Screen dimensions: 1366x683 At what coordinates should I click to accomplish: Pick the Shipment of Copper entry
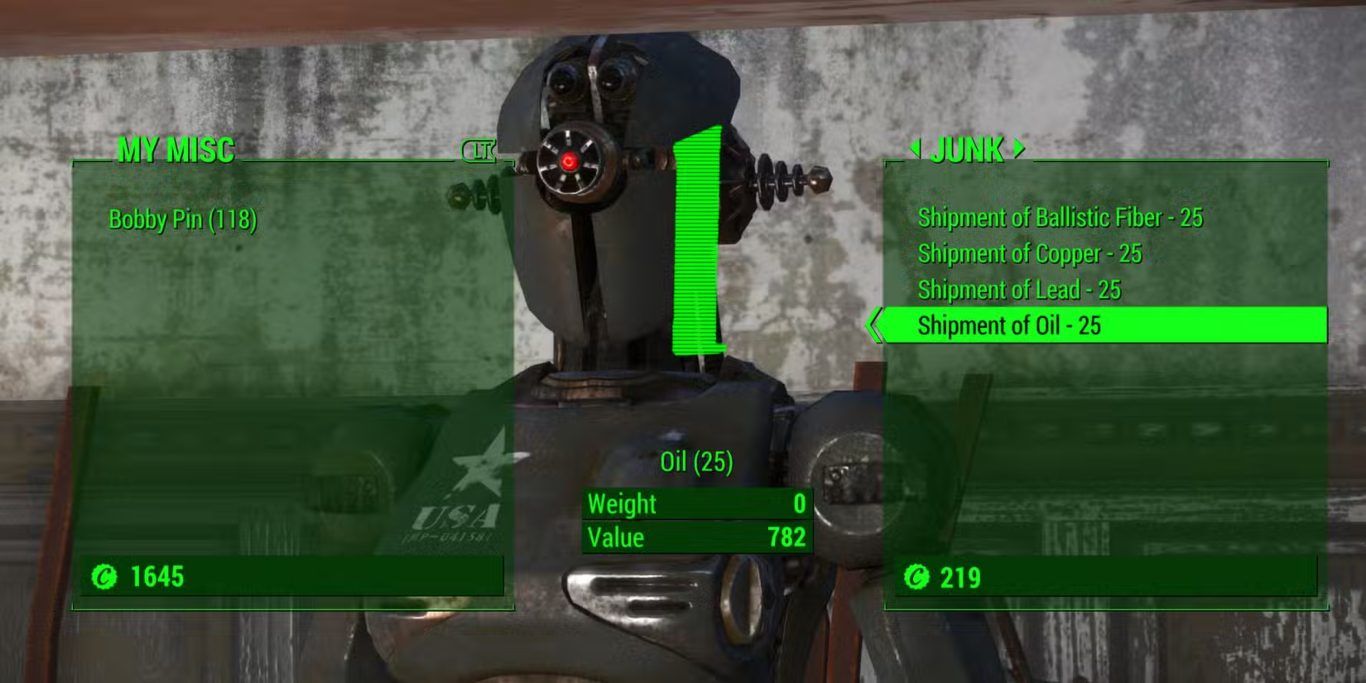(x=1029, y=254)
